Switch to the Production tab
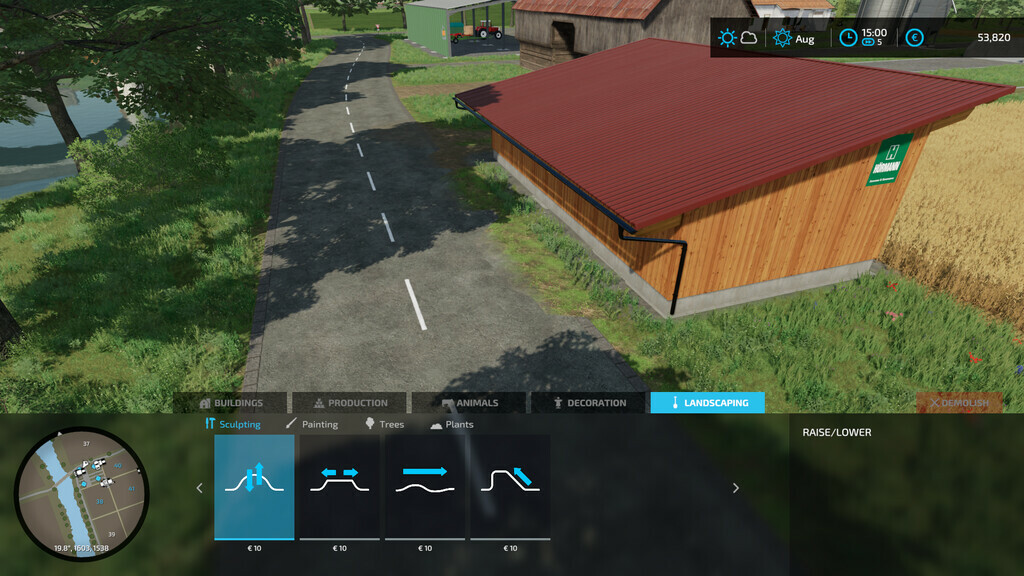The height and width of the screenshot is (576, 1024). click(350, 403)
